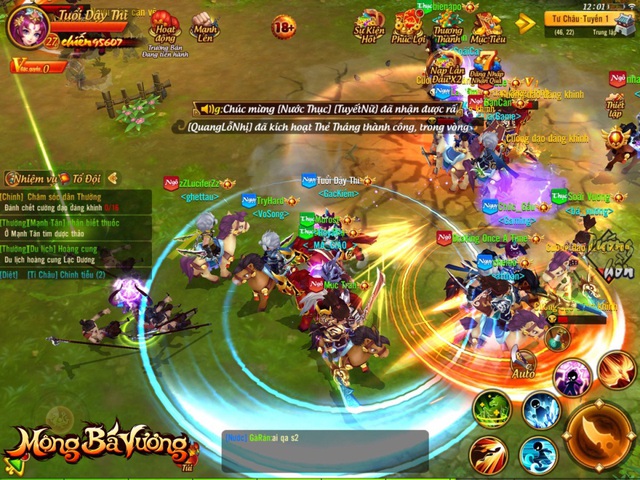The image size is (640, 480).
Task: Switch to the Tổ Đội team tab
Action: pyautogui.click(x=87, y=177)
